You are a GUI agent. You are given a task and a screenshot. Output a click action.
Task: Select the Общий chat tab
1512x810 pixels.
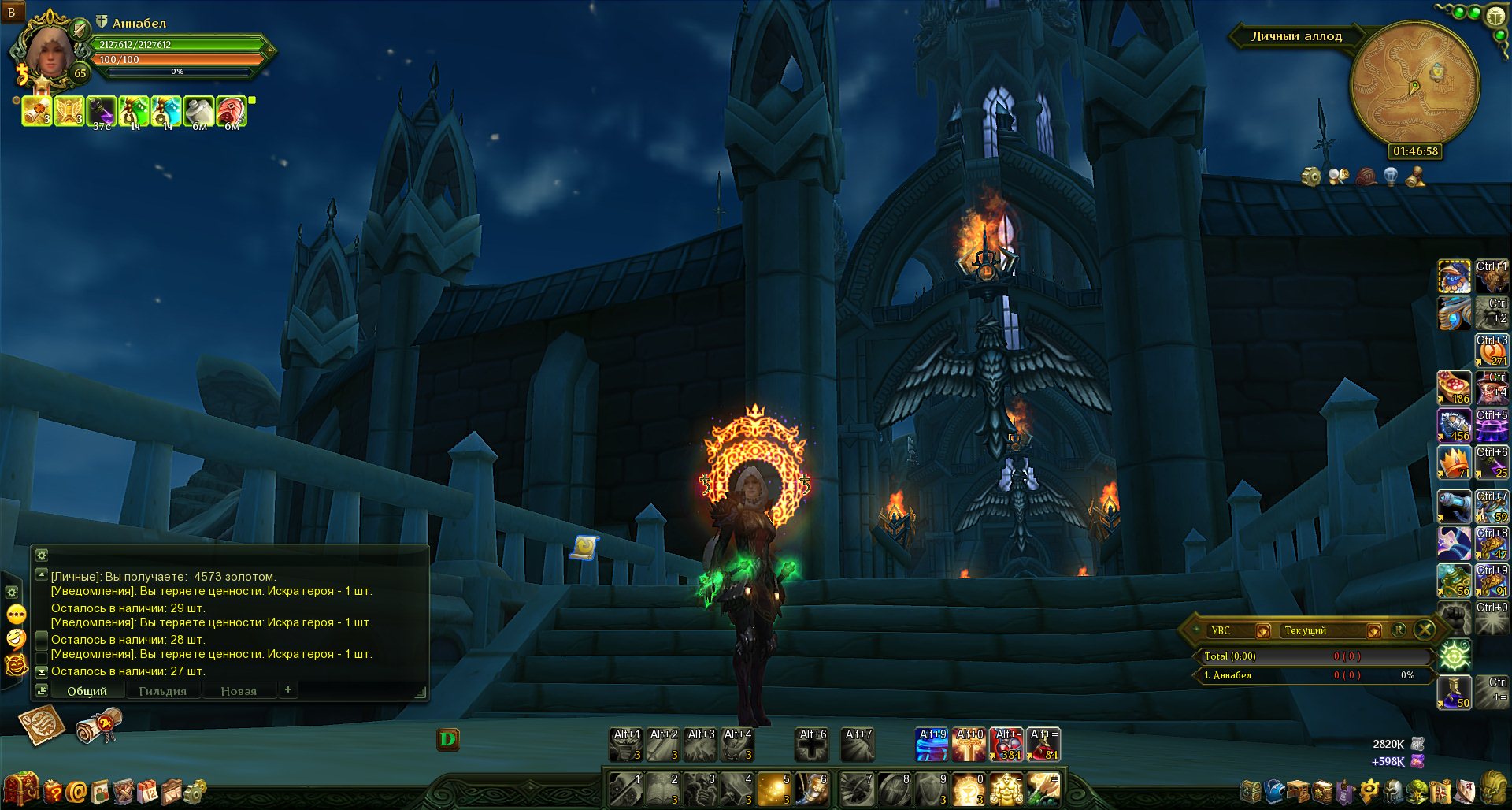87,691
